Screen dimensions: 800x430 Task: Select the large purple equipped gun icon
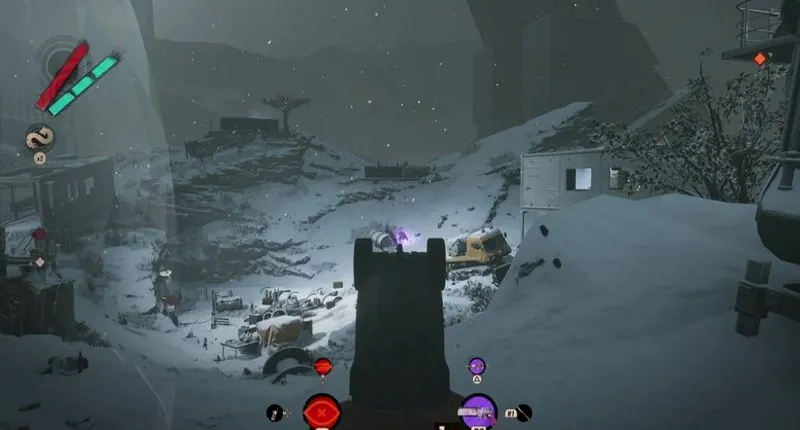point(478,411)
